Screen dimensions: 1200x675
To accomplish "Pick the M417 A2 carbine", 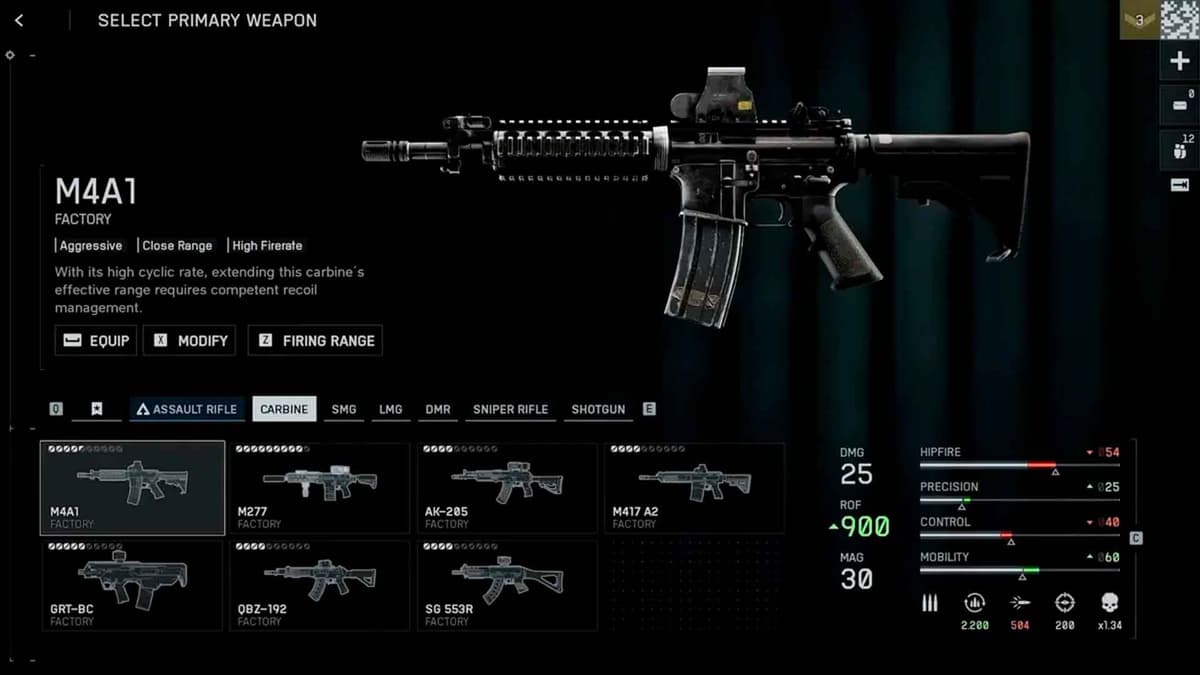I will [x=694, y=488].
